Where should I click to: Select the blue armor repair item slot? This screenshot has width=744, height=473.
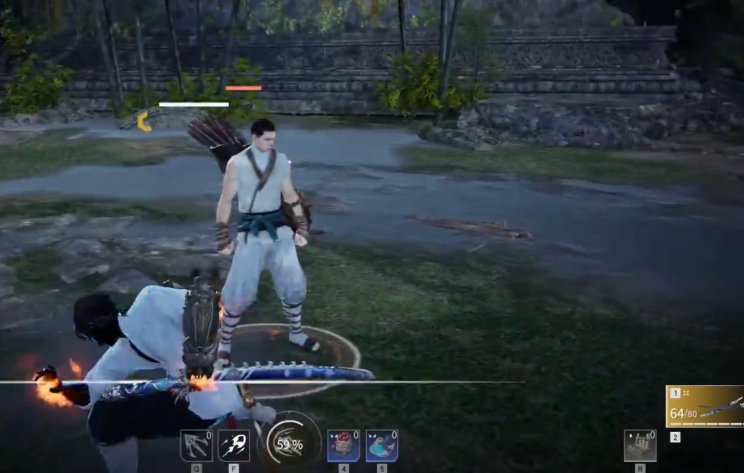[x=381, y=445]
